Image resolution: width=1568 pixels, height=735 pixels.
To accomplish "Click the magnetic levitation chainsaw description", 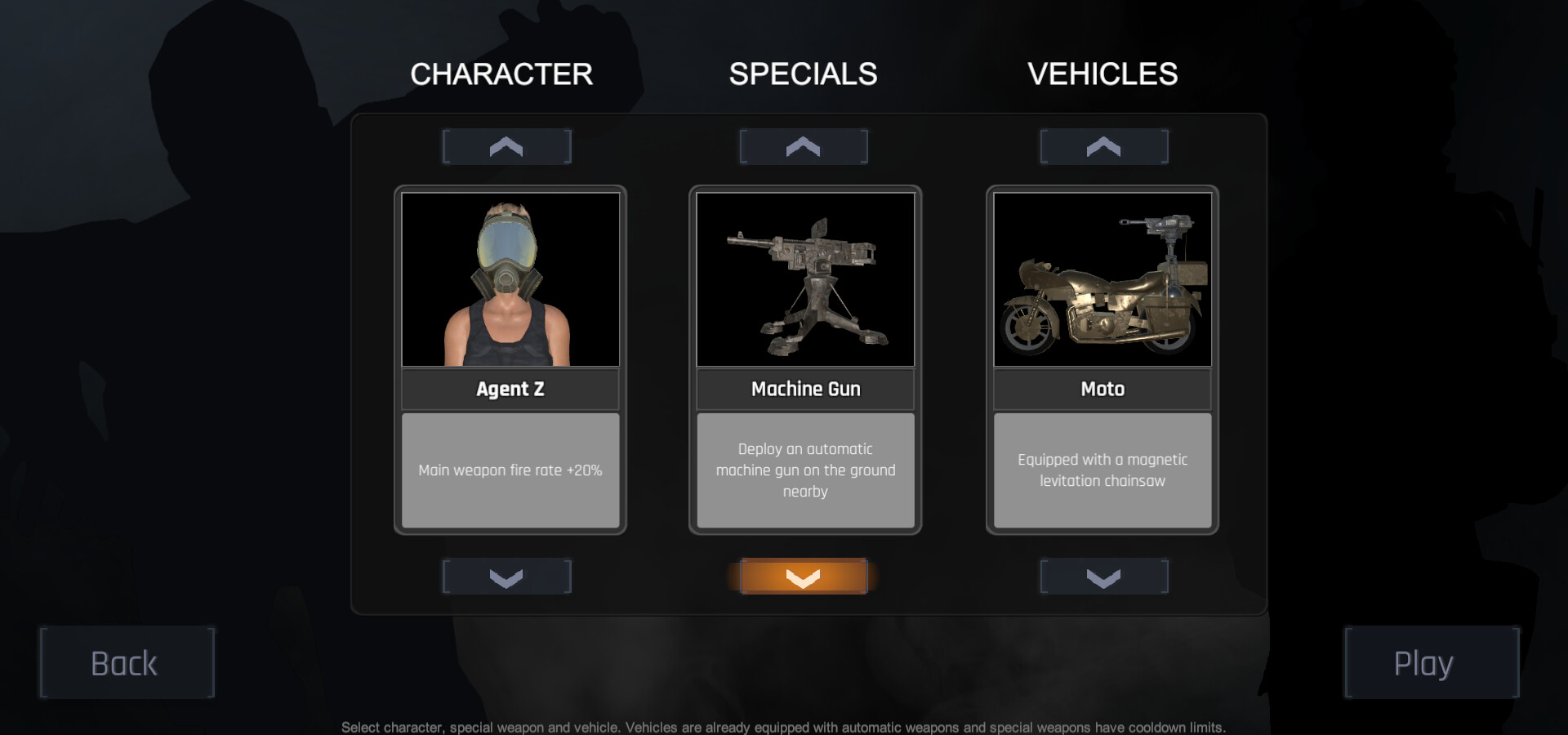I will tap(1102, 470).
